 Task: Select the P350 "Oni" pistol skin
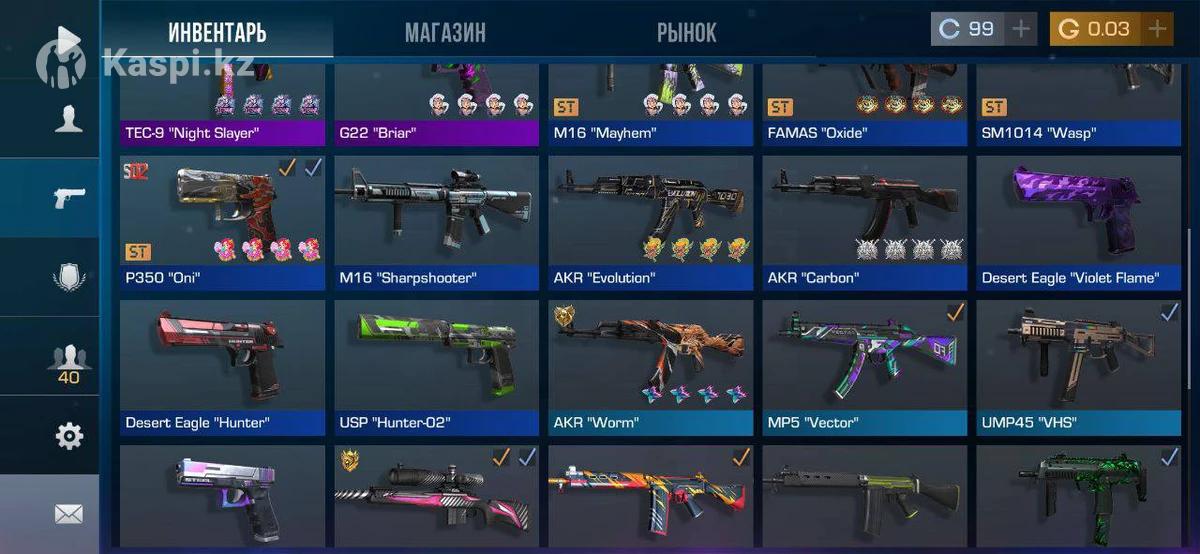[x=222, y=222]
